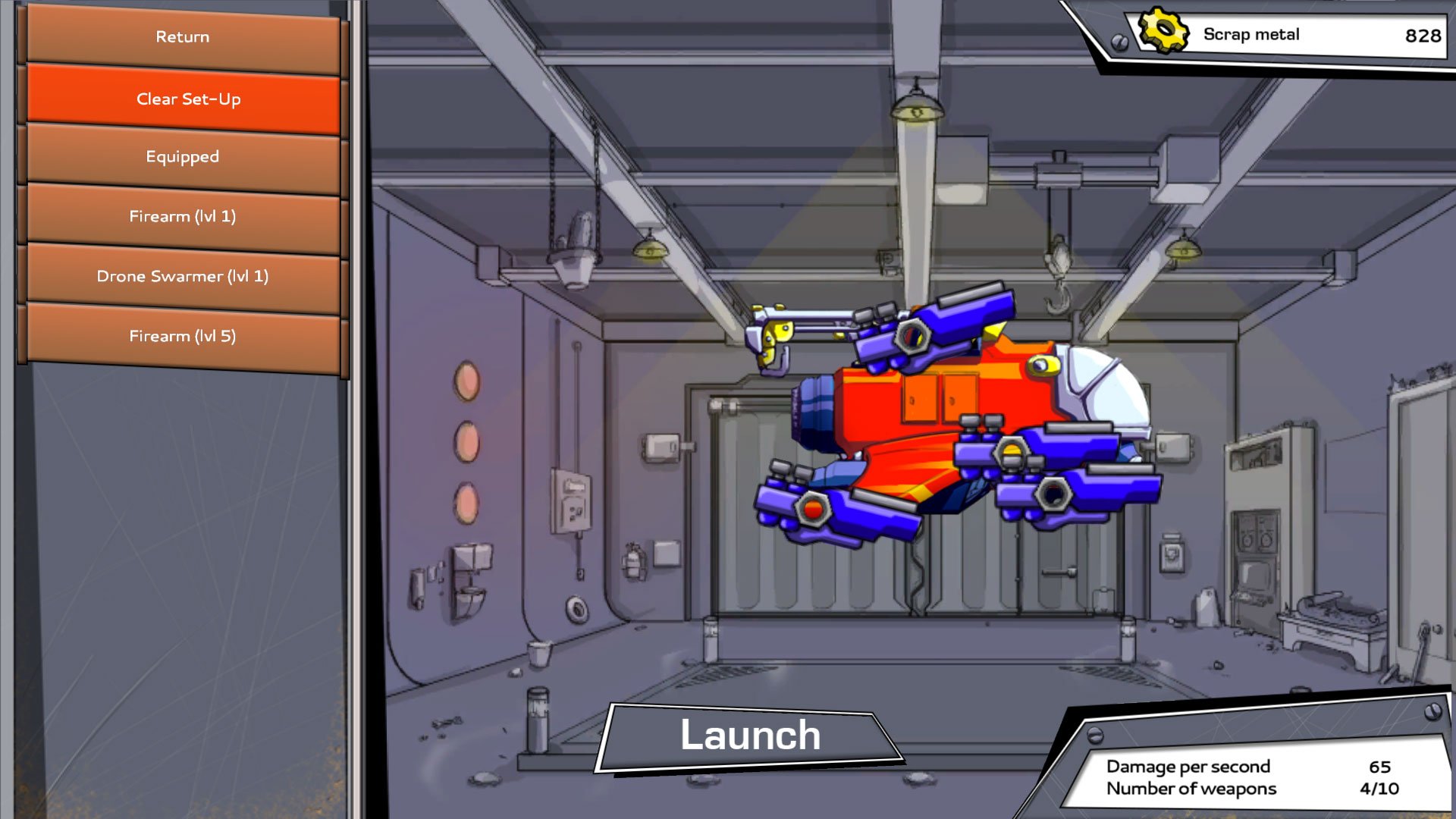Select the Return menu item

183,36
